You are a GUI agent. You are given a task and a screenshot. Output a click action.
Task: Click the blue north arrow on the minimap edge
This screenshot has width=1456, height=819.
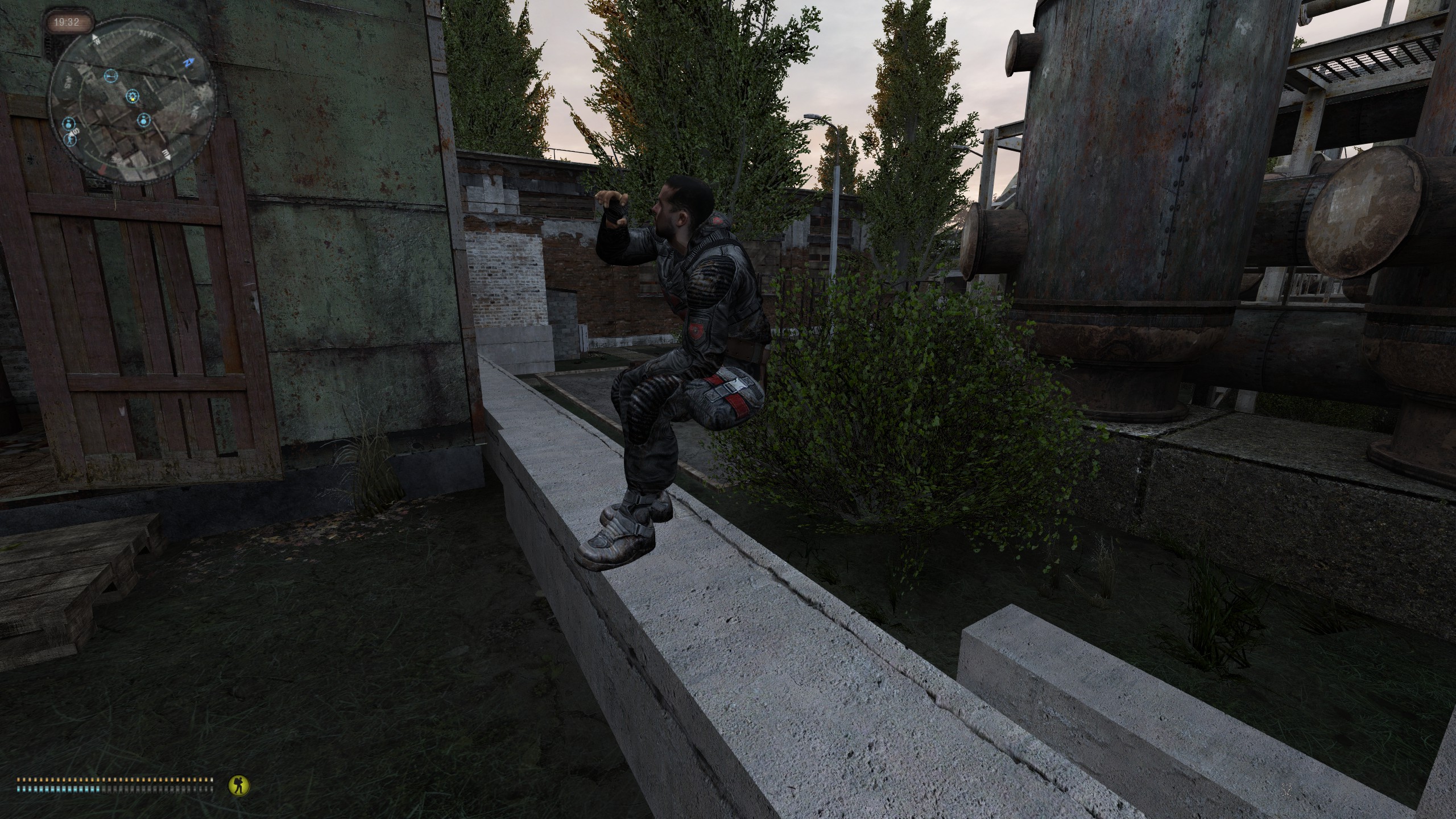click(189, 61)
